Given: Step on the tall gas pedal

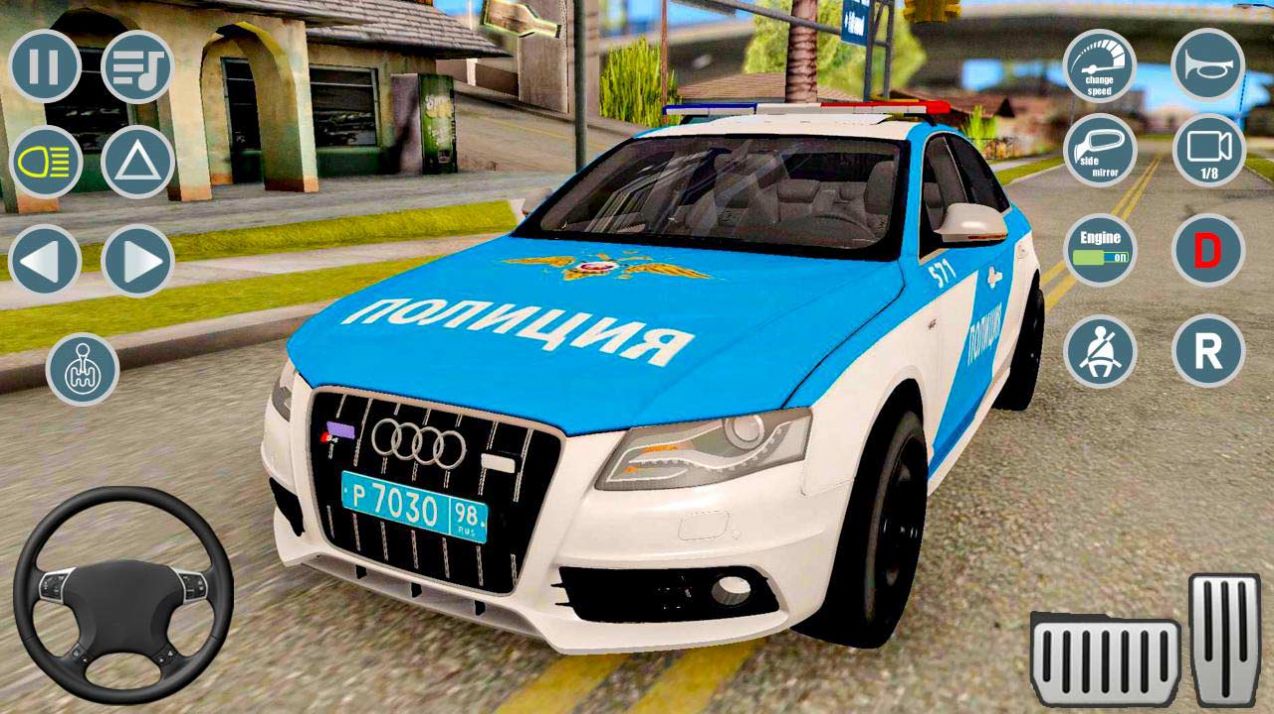Looking at the screenshot, I should pyautogui.click(x=1224, y=640).
